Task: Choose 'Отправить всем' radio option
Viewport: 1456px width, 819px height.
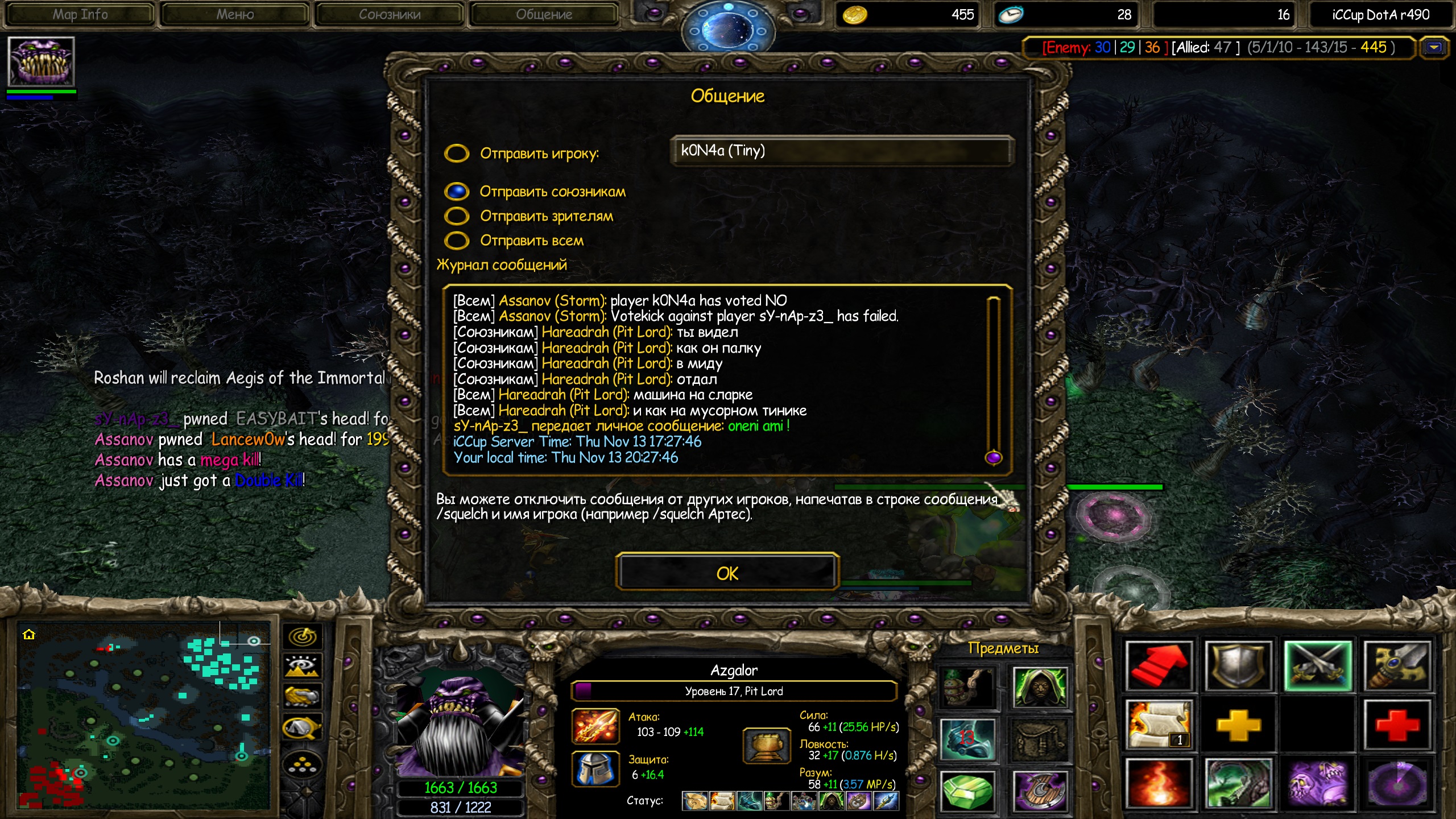Action: click(457, 241)
